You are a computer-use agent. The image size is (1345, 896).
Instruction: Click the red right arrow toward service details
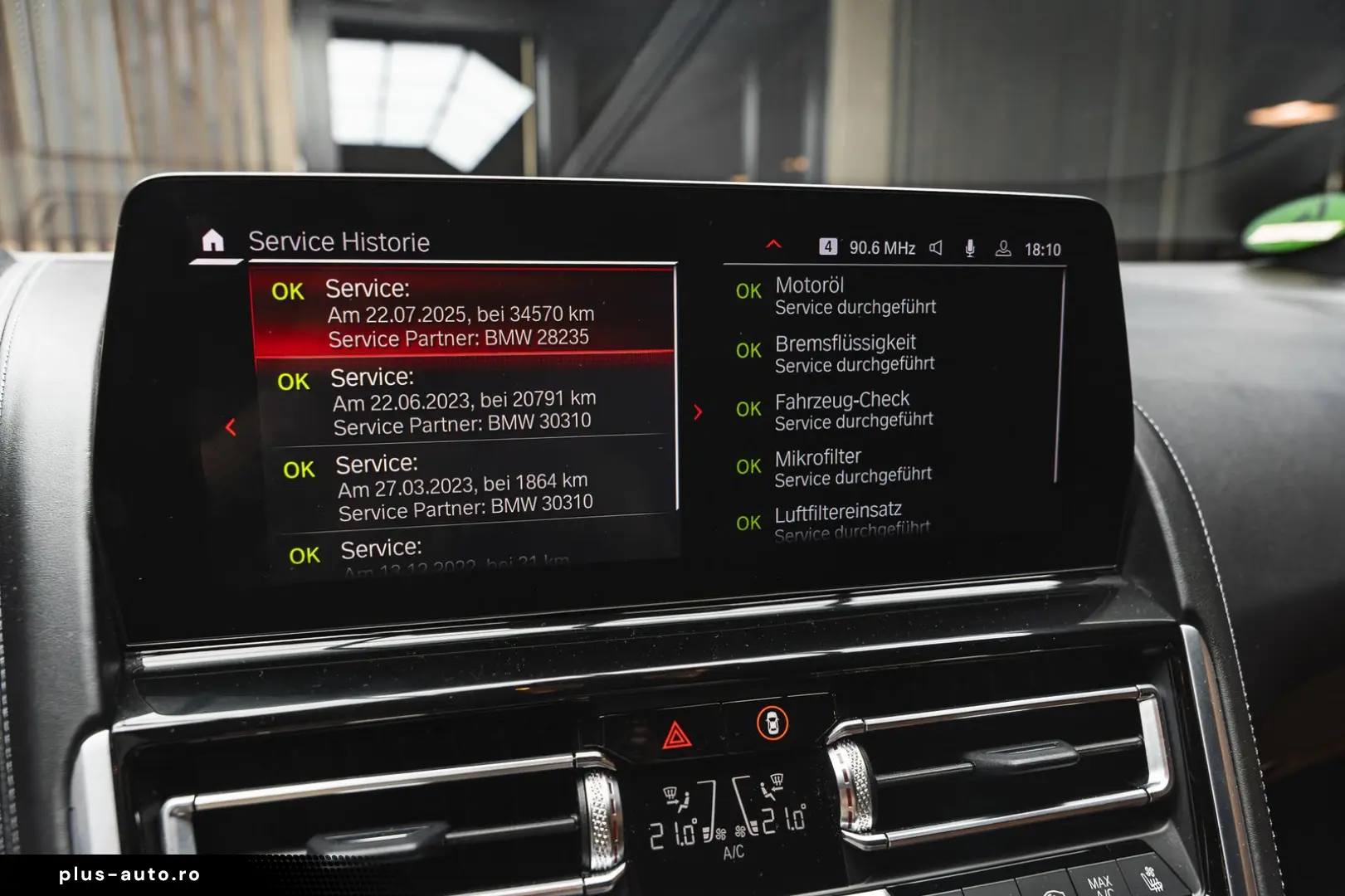tap(698, 412)
